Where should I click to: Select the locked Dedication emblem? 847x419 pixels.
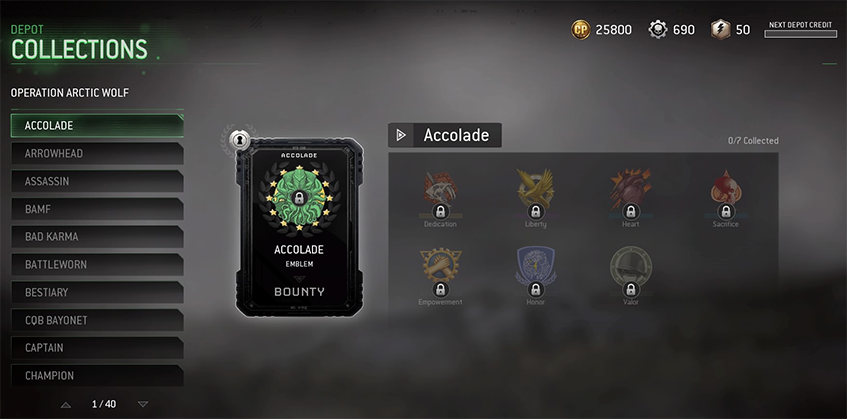[440, 194]
